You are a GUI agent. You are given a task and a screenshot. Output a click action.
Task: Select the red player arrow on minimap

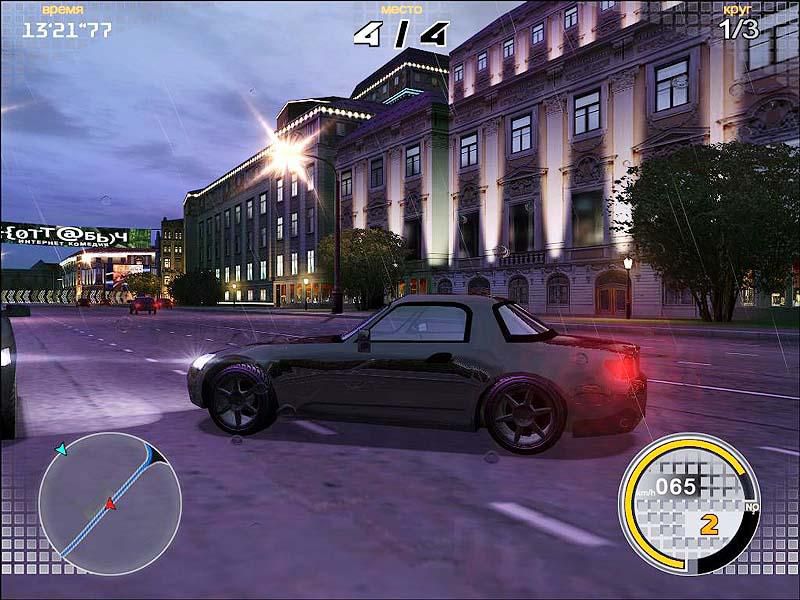(110, 504)
